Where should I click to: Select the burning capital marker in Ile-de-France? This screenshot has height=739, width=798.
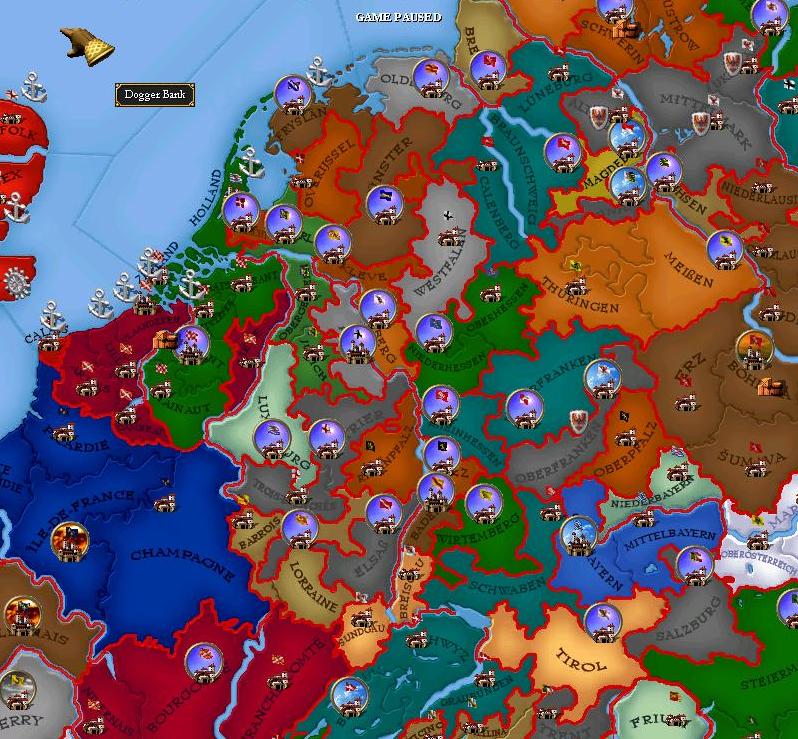[69, 540]
